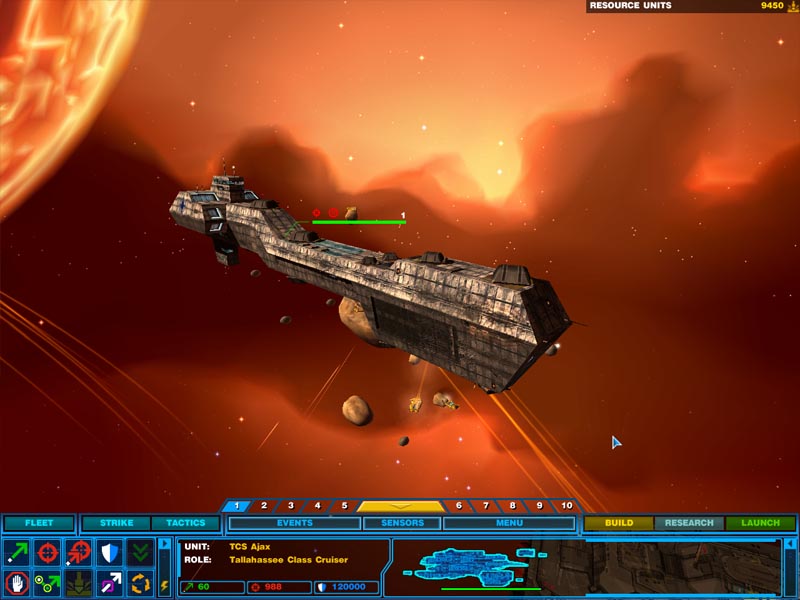The height and width of the screenshot is (600, 800).
Task: Collapse the yellow arrow taskbar toggle
Action: click(x=401, y=506)
